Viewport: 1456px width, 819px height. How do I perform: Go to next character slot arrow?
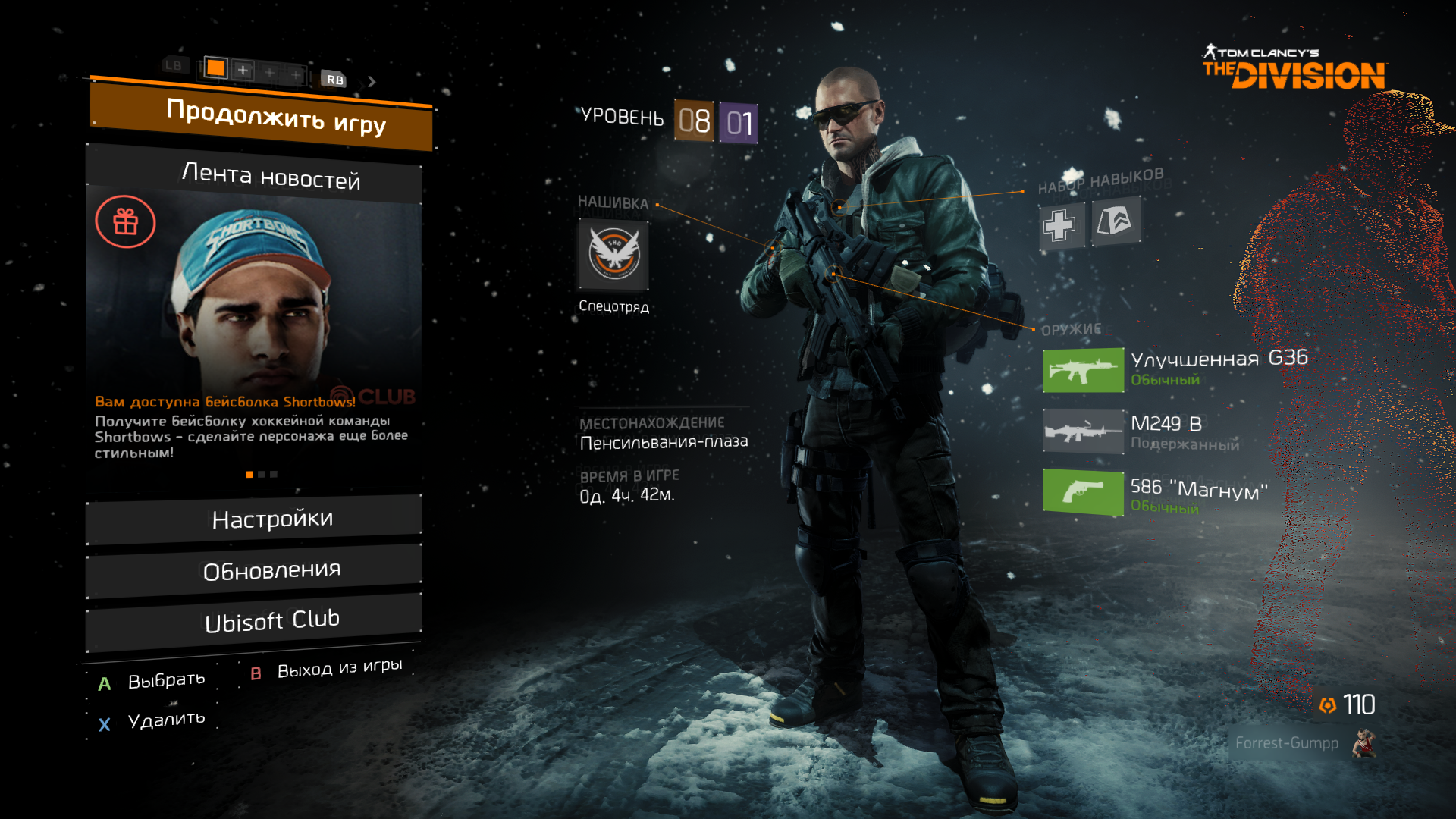coord(372,81)
